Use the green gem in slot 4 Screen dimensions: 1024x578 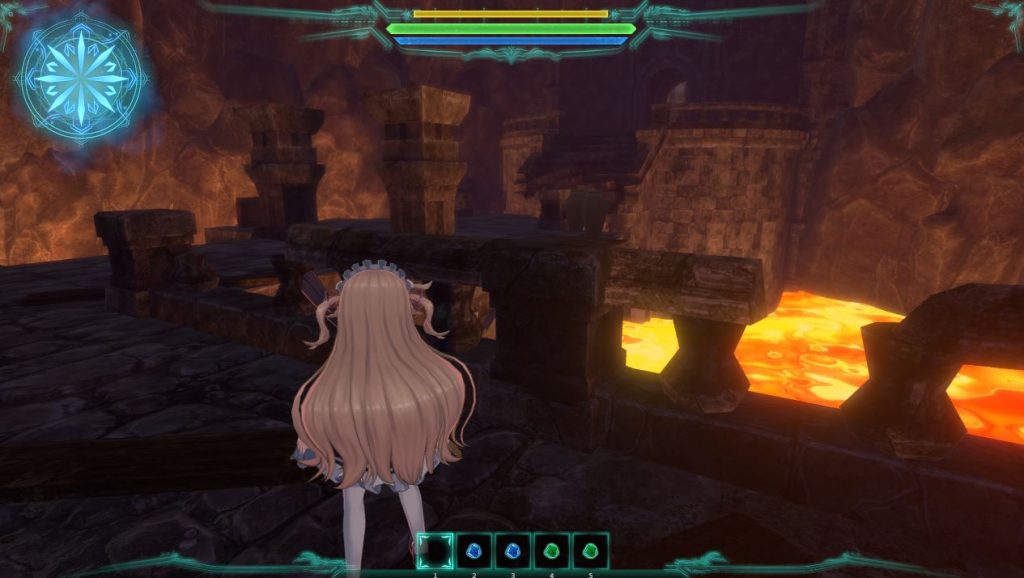[551, 551]
